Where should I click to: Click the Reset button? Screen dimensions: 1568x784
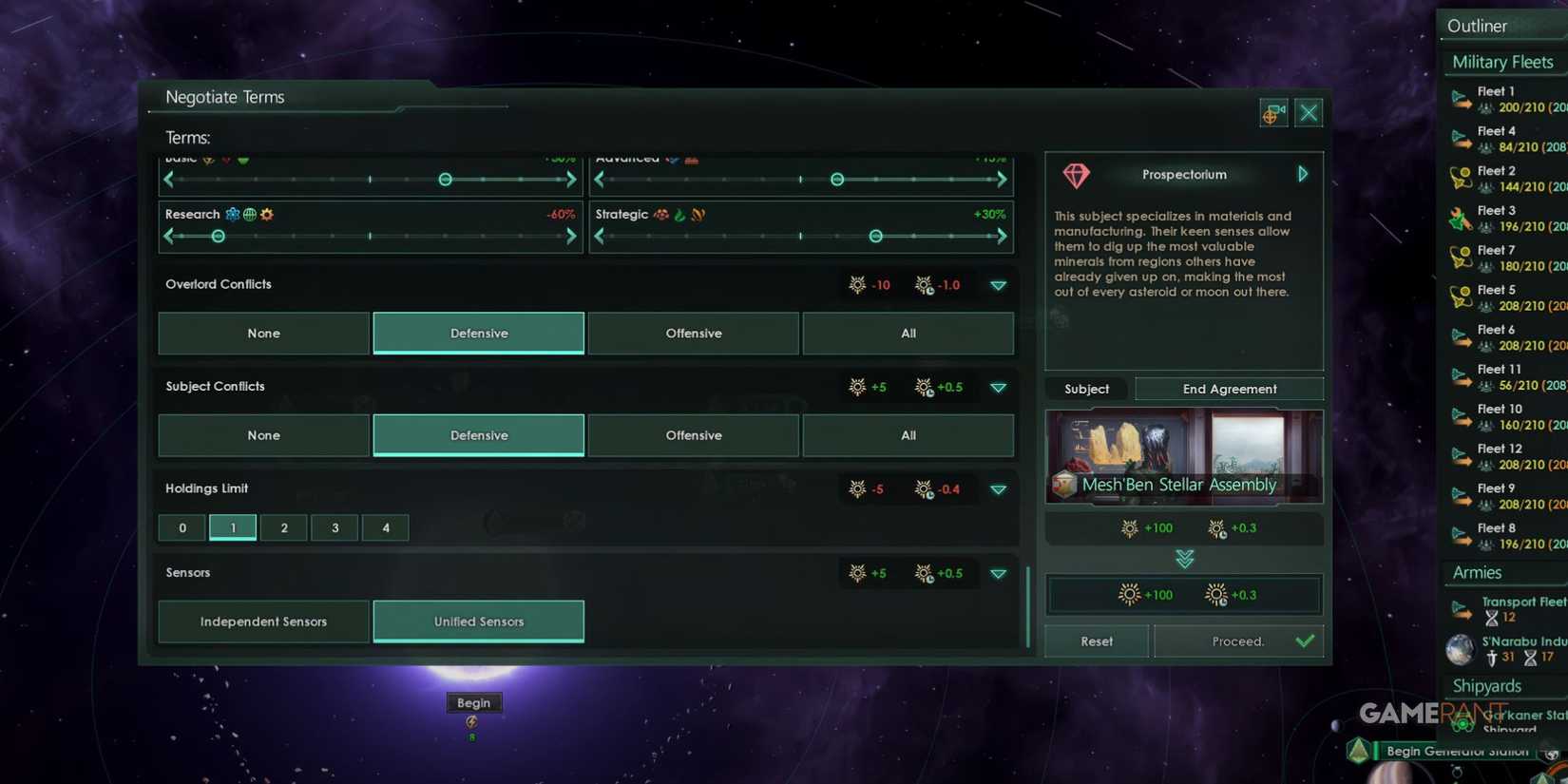[1095, 641]
